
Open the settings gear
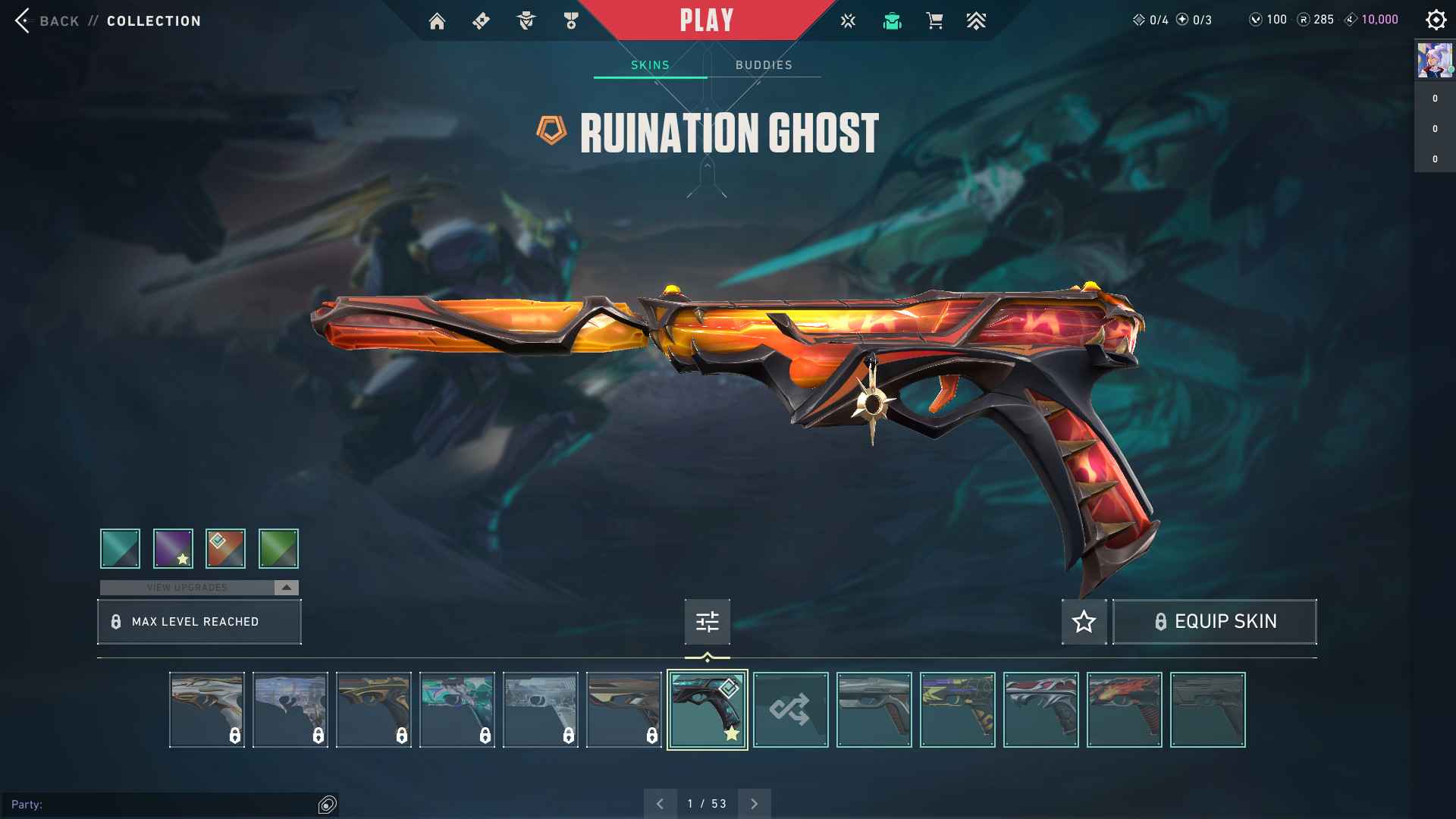(x=1436, y=20)
